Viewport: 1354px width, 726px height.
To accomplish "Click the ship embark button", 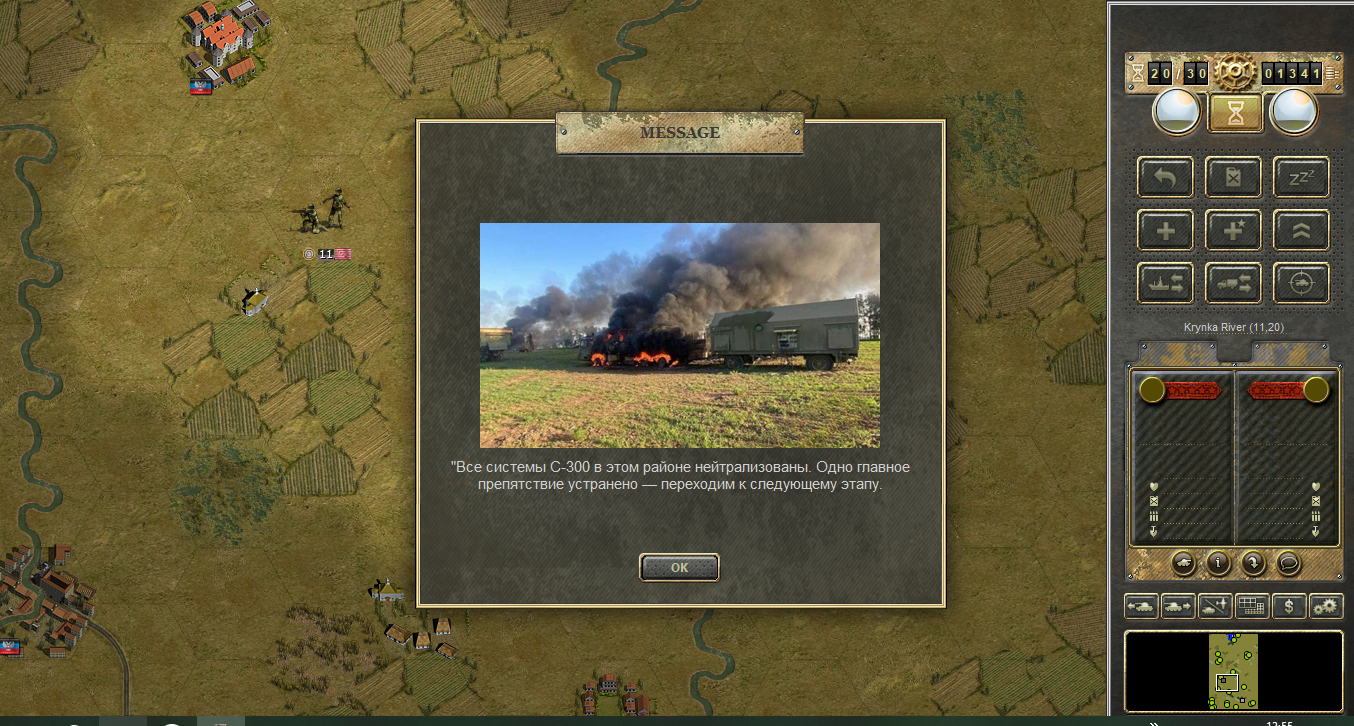I will pos(1165,283).
